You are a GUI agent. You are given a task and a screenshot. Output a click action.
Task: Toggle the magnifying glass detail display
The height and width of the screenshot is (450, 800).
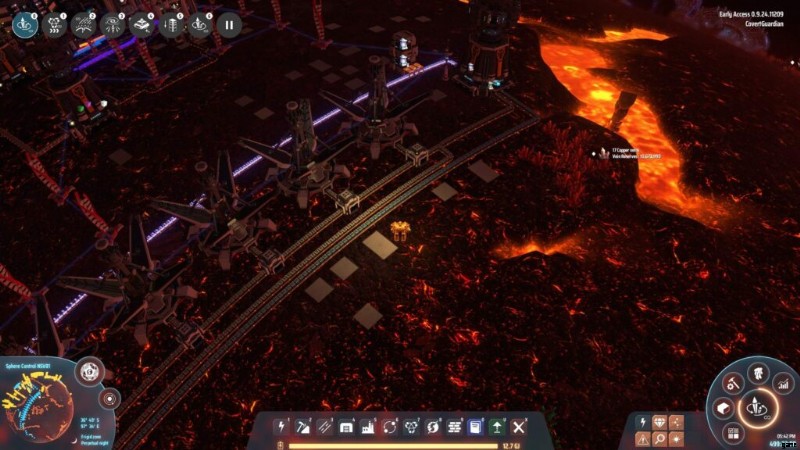(x=659, y=439)
